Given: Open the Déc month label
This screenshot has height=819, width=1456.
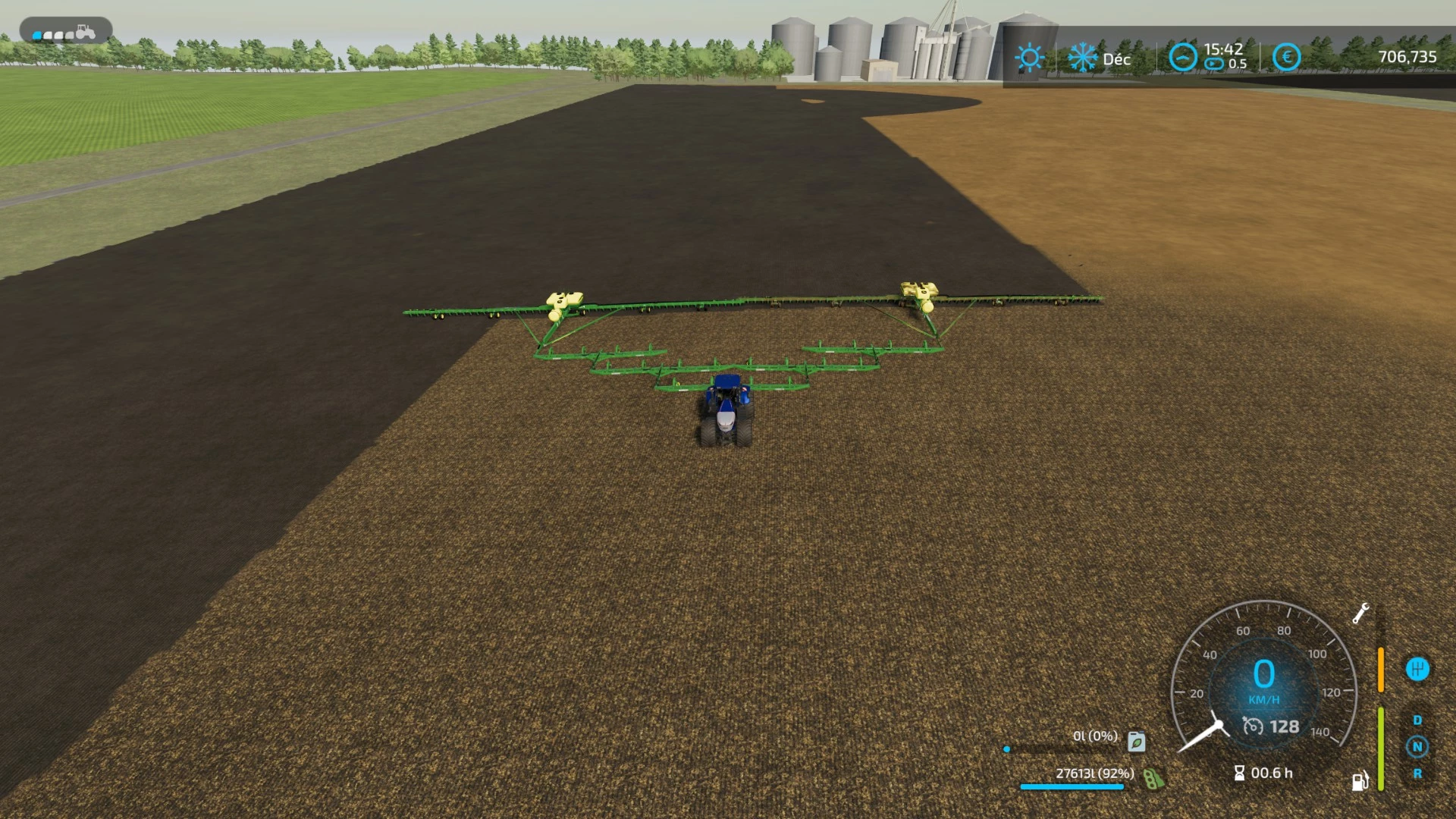Looking at the screenshot, I should [1117, 59].
